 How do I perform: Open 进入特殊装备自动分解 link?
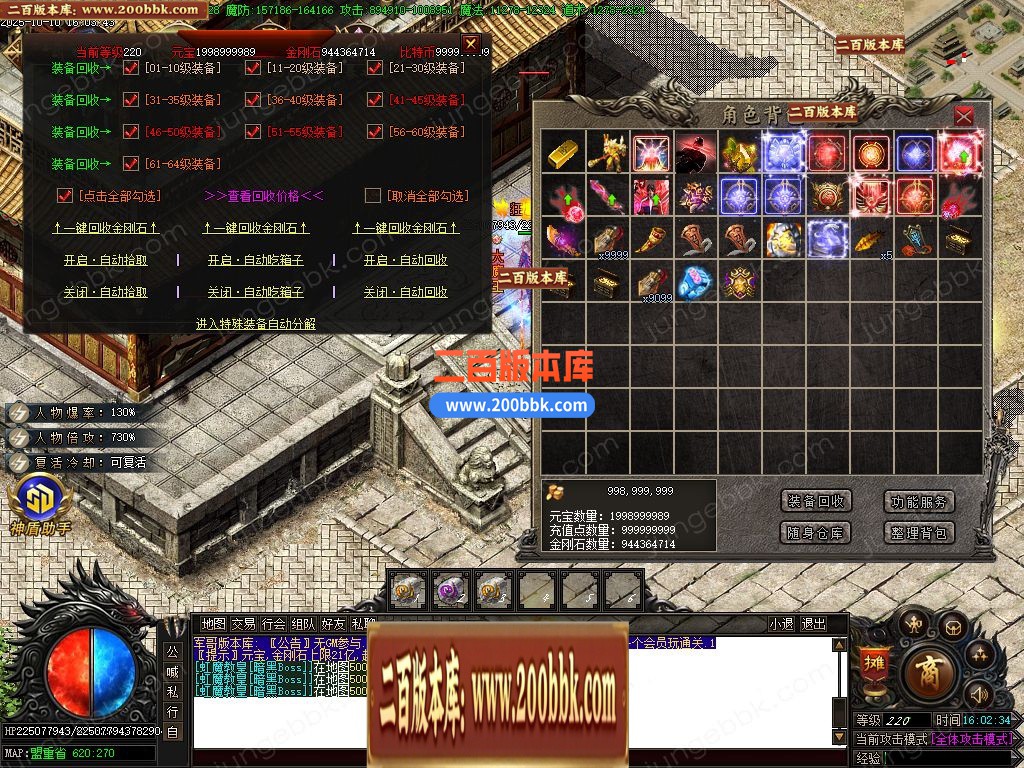[256, 324]
